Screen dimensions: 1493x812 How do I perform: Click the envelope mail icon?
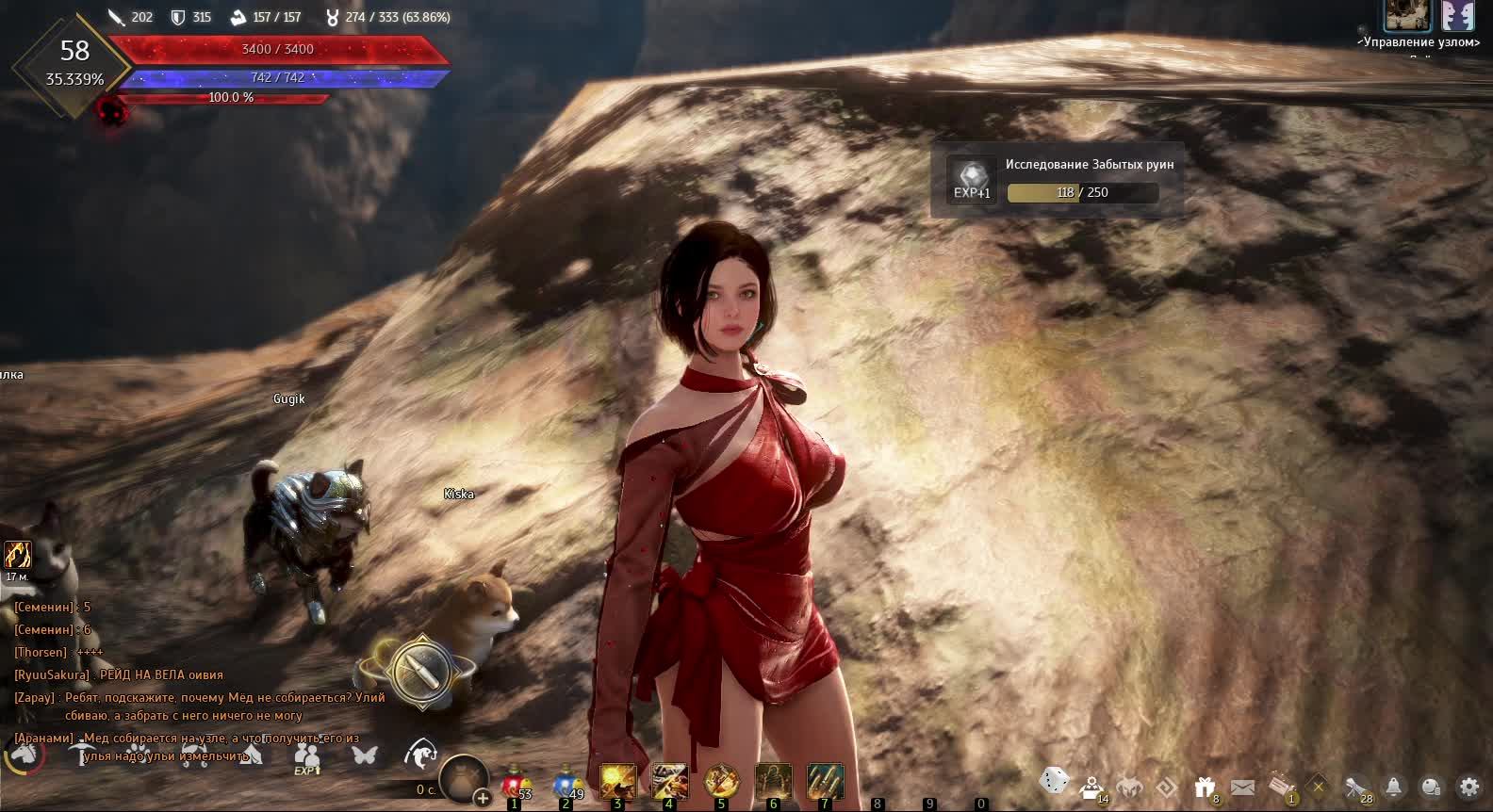click(x=1242, y=786)
